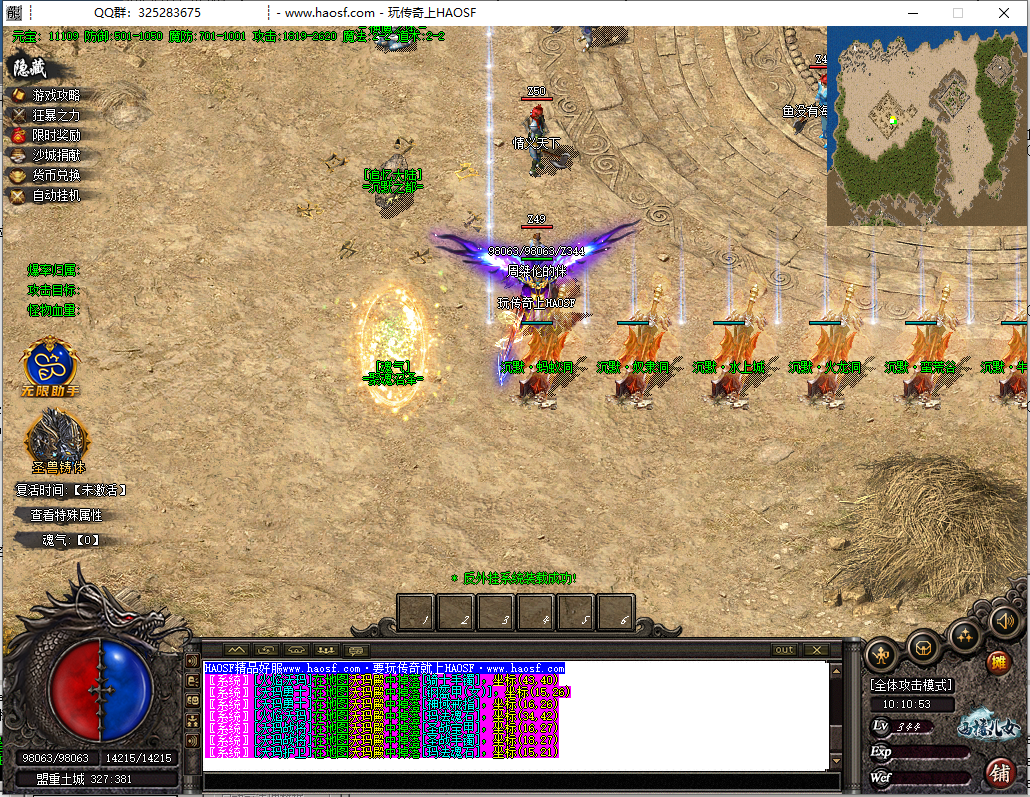Switch the 全体攻击模式 attack mode

coord(911,685)
